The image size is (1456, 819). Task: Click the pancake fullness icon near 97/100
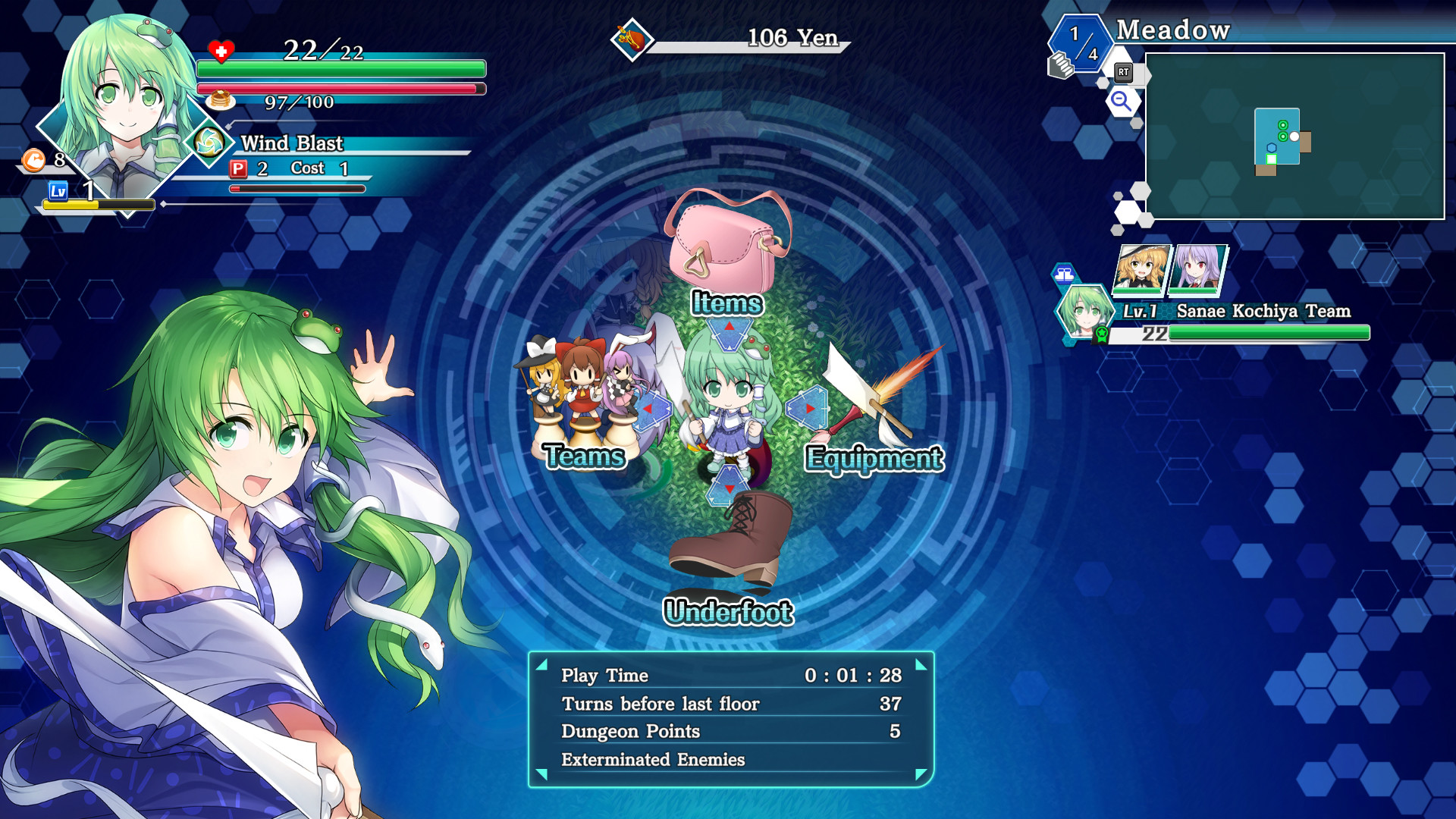220,99
